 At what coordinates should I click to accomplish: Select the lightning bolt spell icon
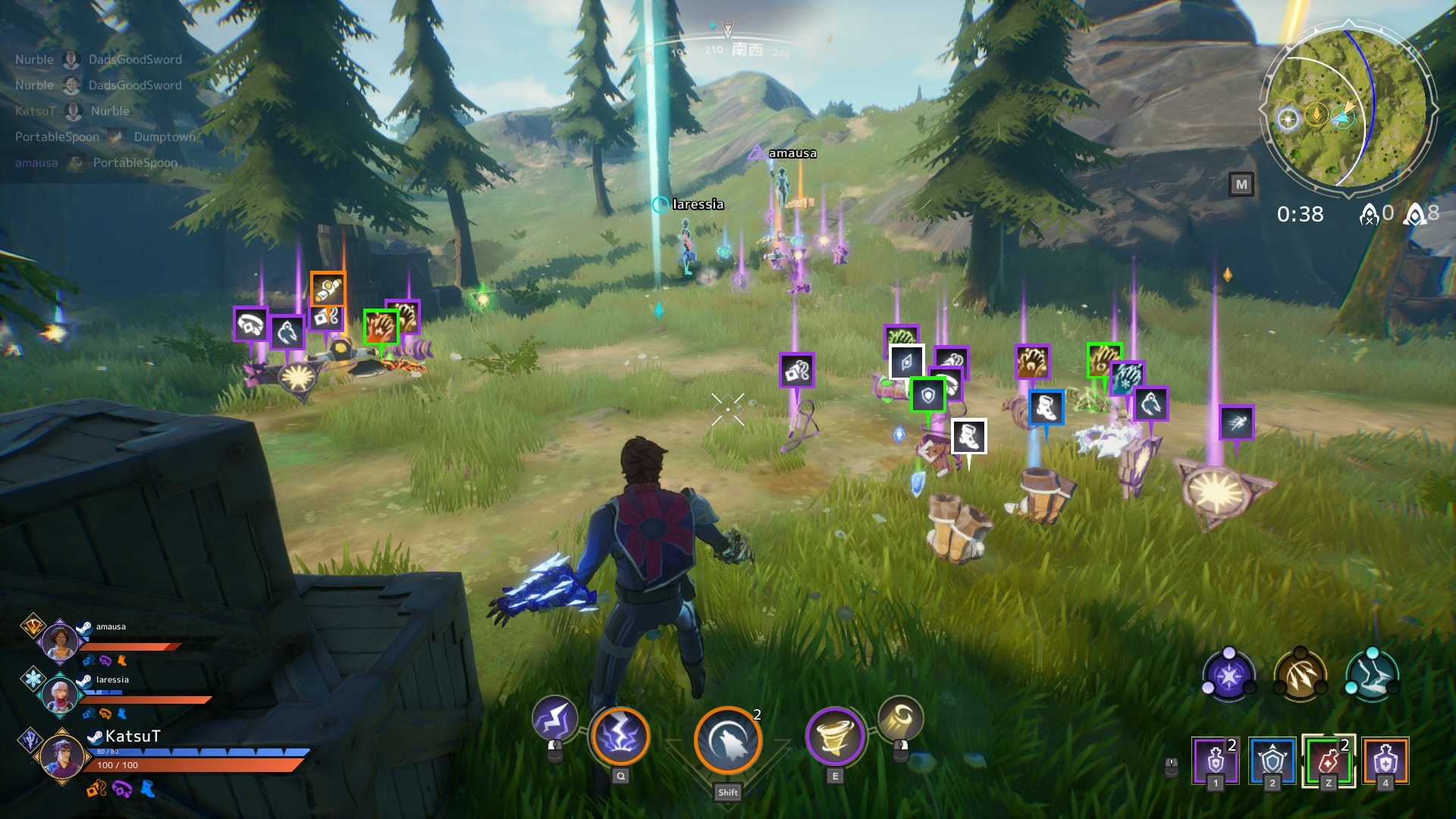click(x=554, y=719)
